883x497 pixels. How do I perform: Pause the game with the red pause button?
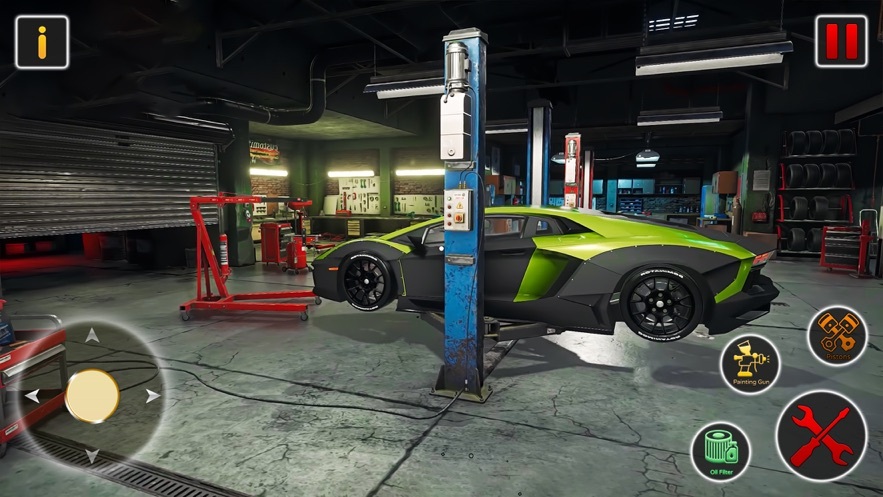pos(841,42)
